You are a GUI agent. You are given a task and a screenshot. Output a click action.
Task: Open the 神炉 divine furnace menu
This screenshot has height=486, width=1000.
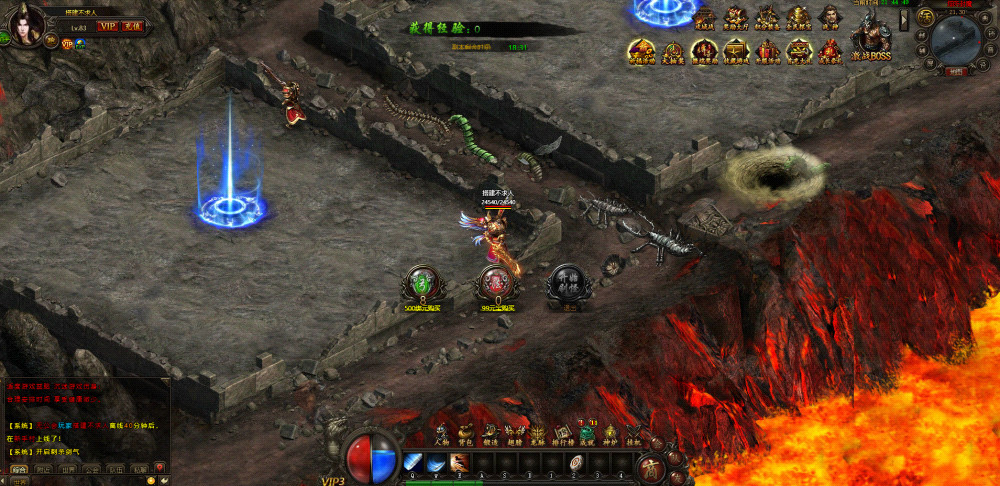610,431
